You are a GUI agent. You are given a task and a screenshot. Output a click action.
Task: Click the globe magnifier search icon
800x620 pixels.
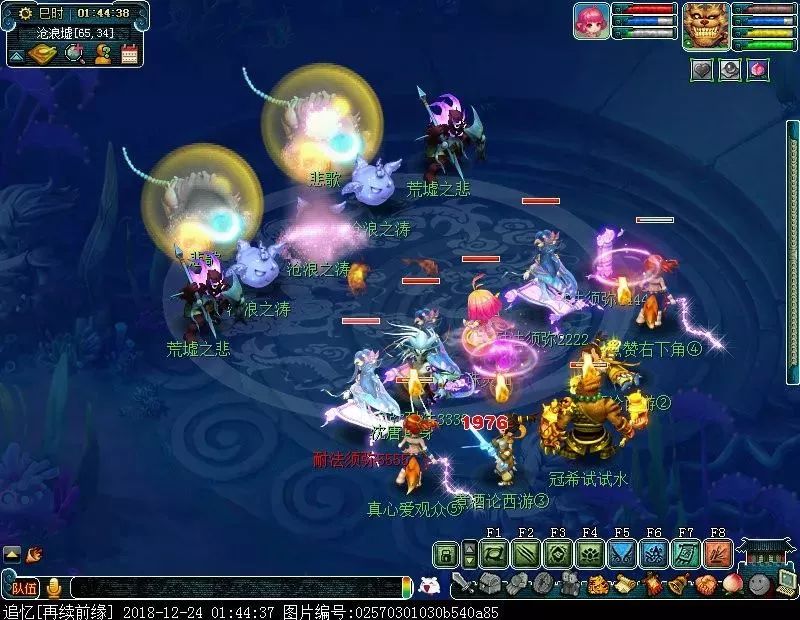(x=74, y=54)
